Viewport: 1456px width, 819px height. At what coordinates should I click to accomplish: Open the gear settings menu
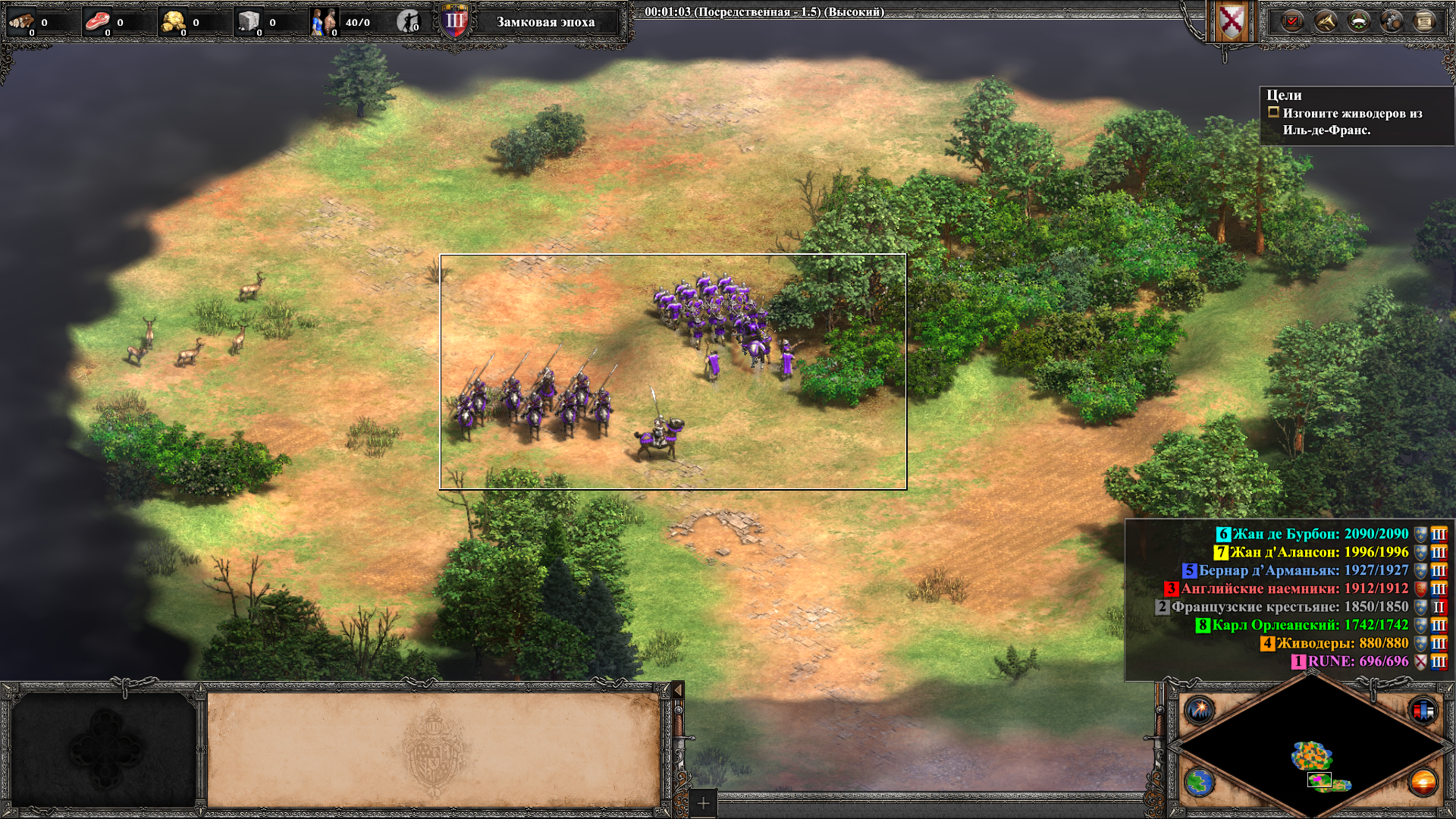1392,21
